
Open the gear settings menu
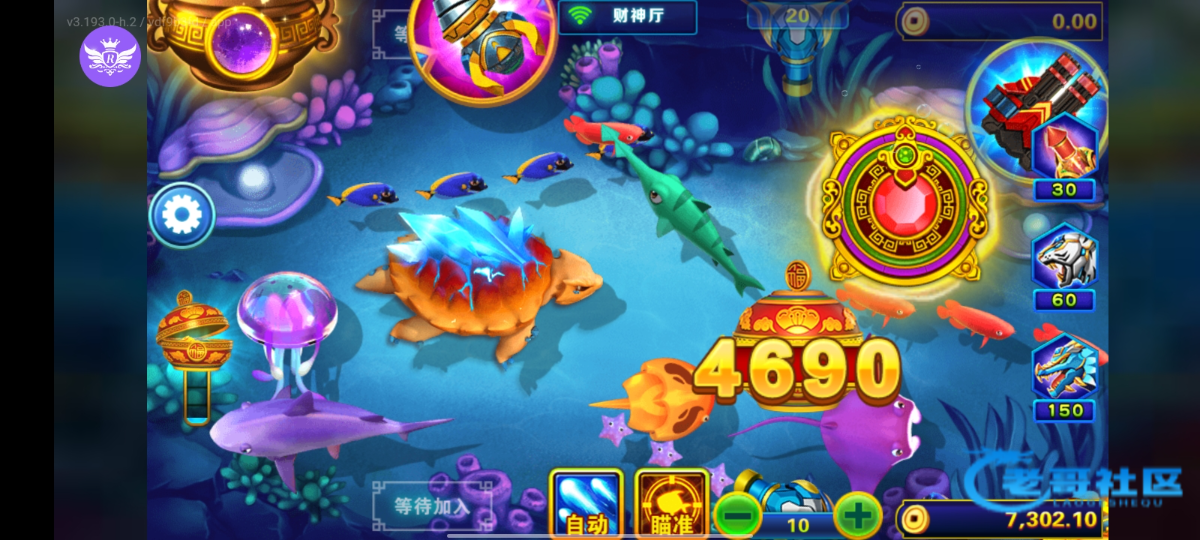click(182, 215)
